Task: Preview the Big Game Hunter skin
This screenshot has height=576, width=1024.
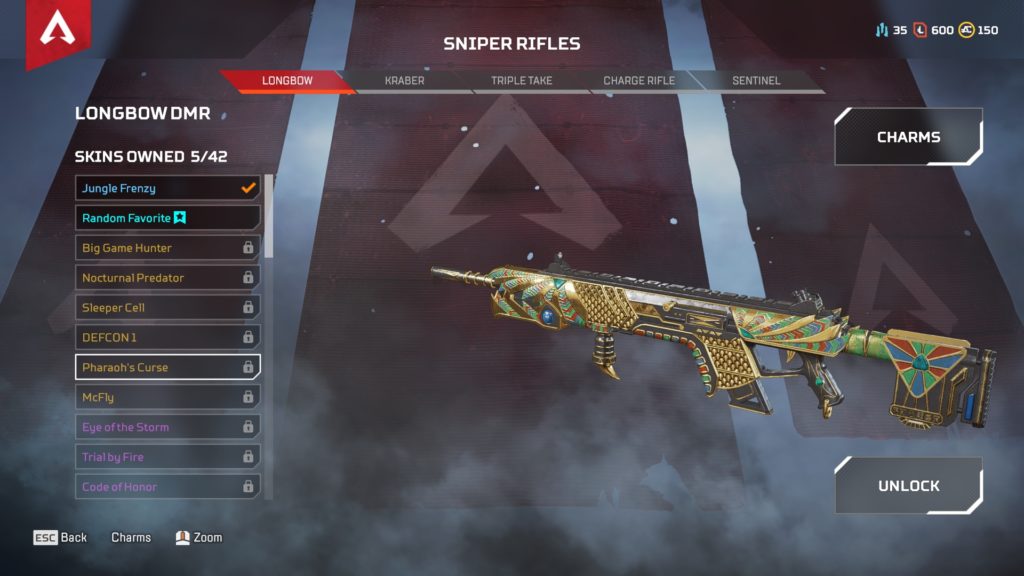Action: click(x=167, y=248)
